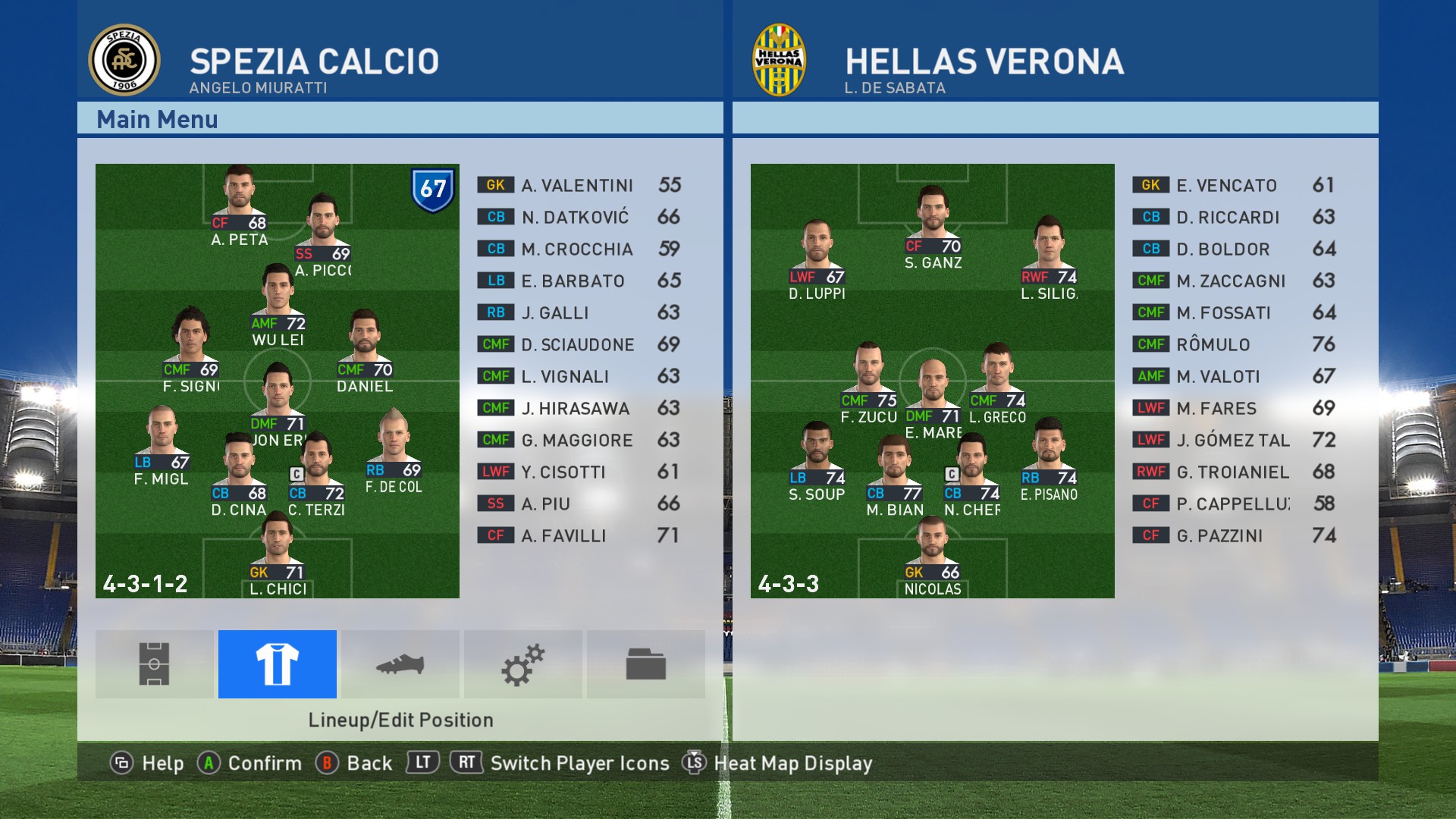Open the gears settings menu icon
Viewport: 1456px width, 819px height.
click(x=523, y=664)
